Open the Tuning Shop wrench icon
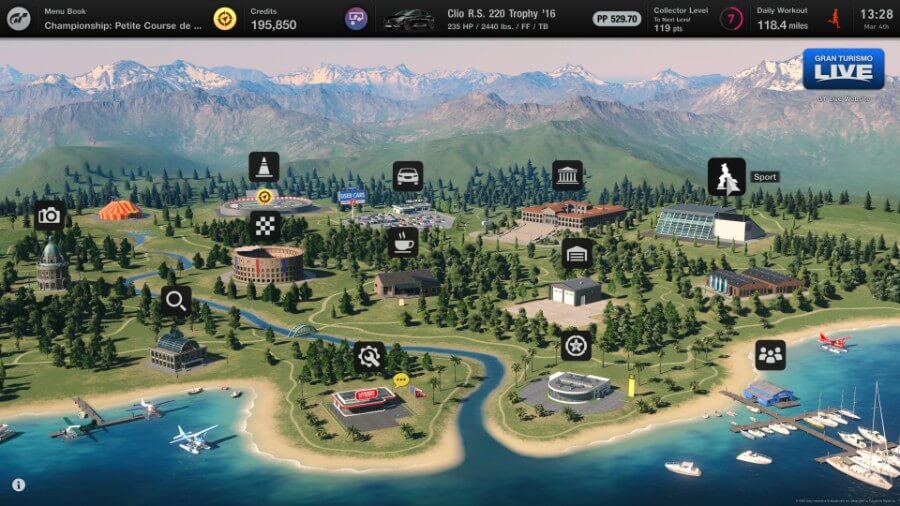 tap(369, 356)
